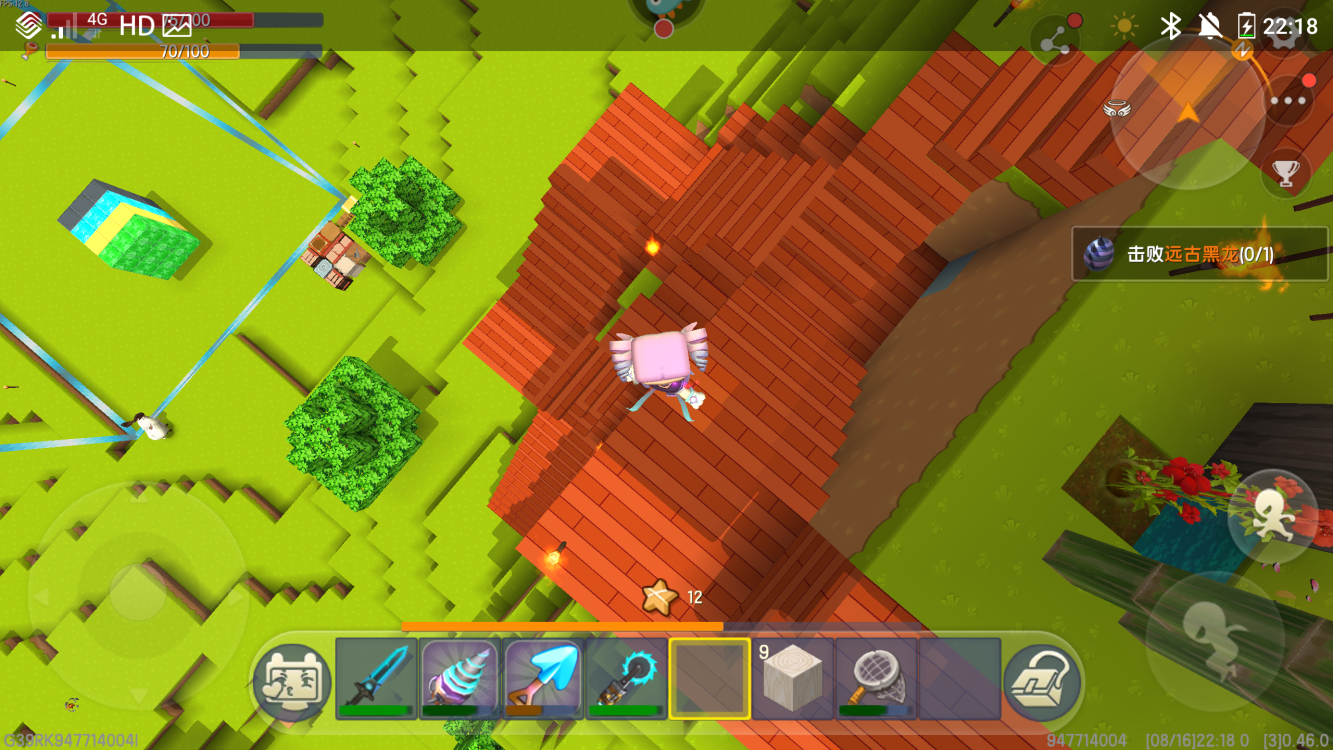
Task: Open the backpack inventory button
Action: pyautogui.click(x=1043, y=682)
